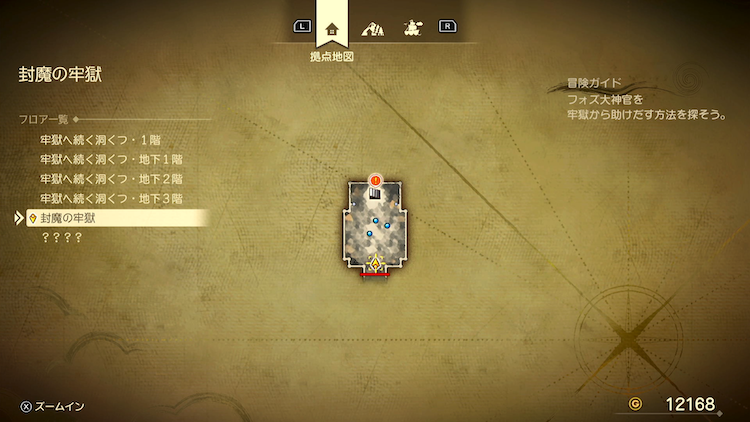The image size is (750, 422).
Task: Select the highlighted 封魔の牢獄 floor entry
Action: (x=110, y=218)
